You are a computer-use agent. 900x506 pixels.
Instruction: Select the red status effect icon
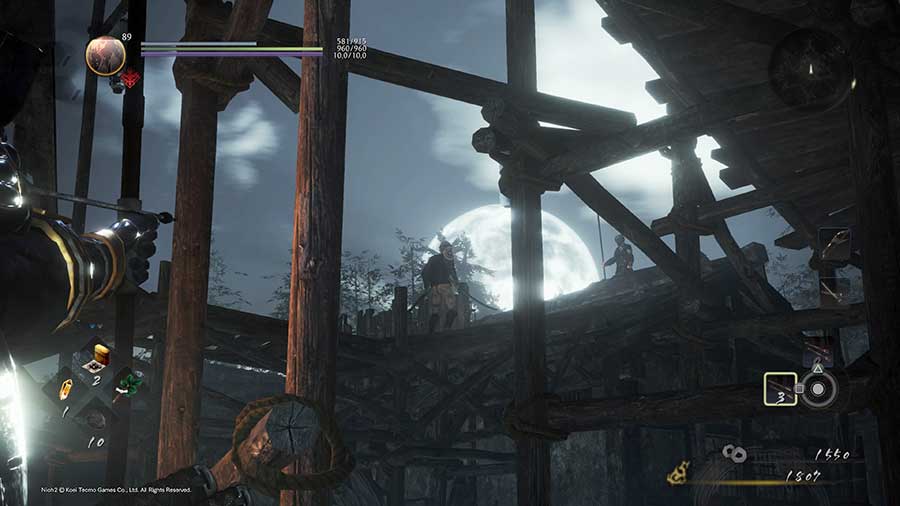tap(130, 79)
